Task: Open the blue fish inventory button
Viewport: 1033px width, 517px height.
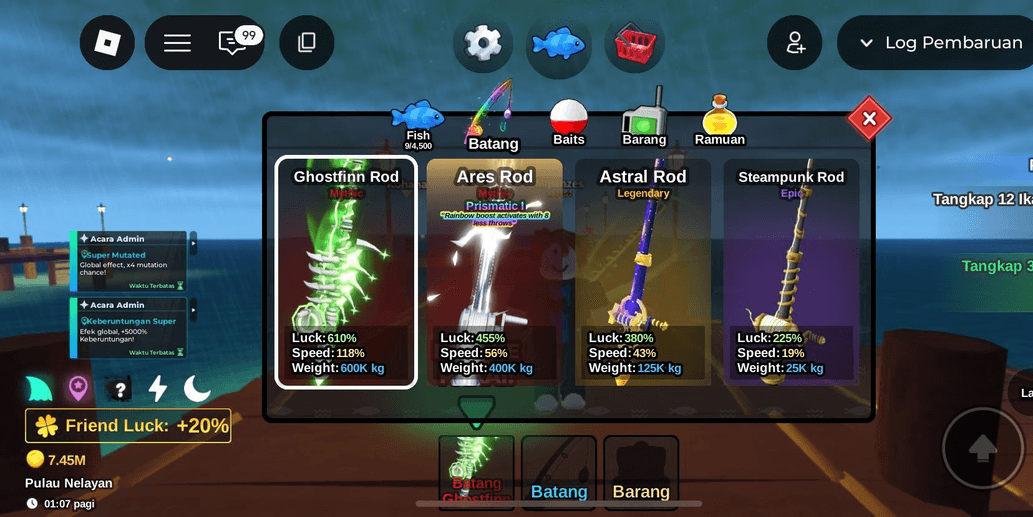Action: pyautogui.click(x=558, y=44)
